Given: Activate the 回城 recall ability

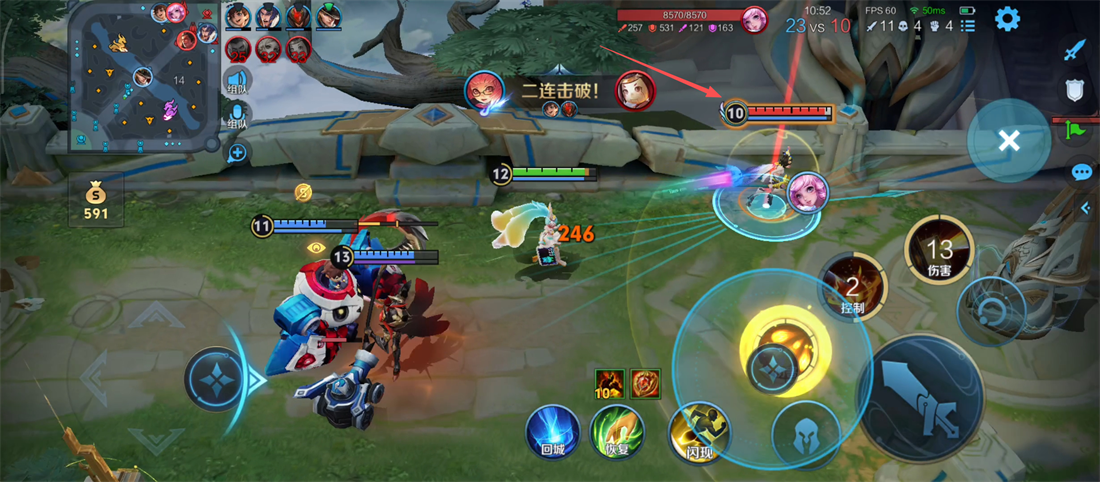Looking at the screenshot, I should click(553, 431).
